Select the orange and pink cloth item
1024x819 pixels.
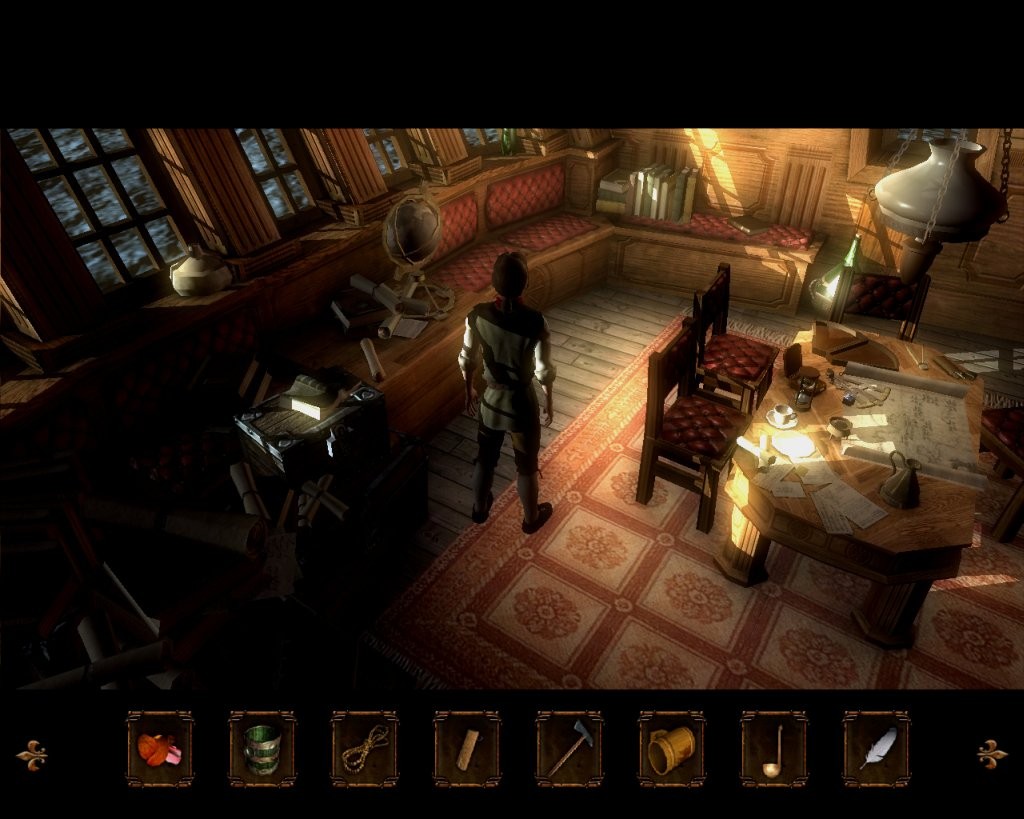[x=159, y=749]
